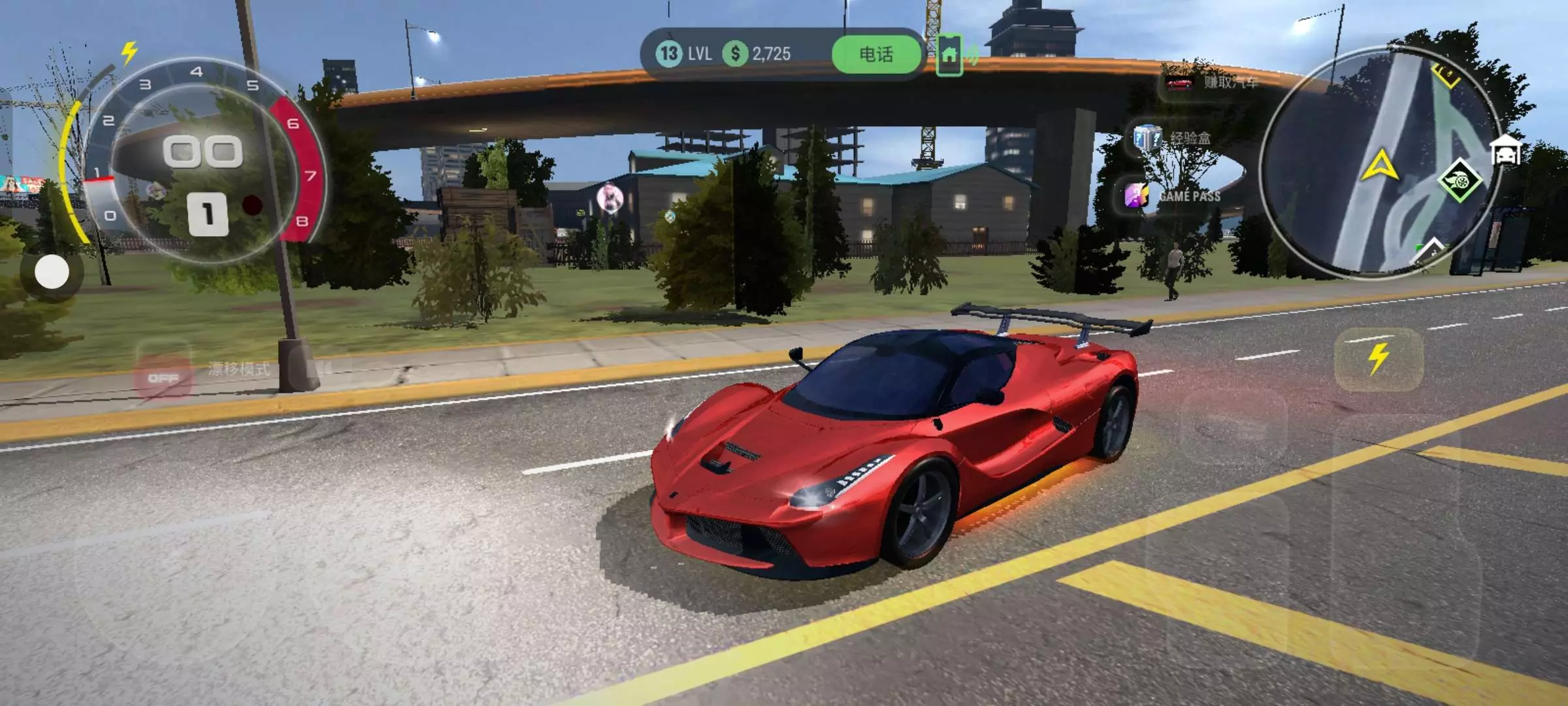Toggle the 漂移模式 drift mode OFF switch
The image size is (1568, 706).
pos(163,378)
